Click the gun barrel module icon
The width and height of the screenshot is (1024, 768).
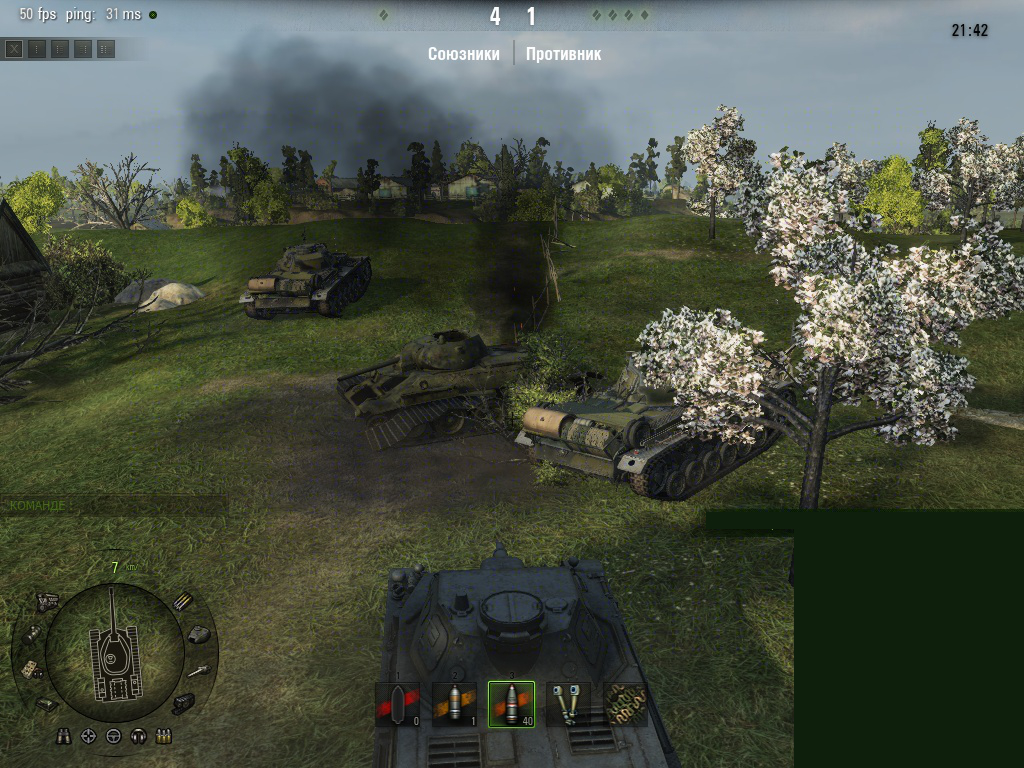point(197,670)
